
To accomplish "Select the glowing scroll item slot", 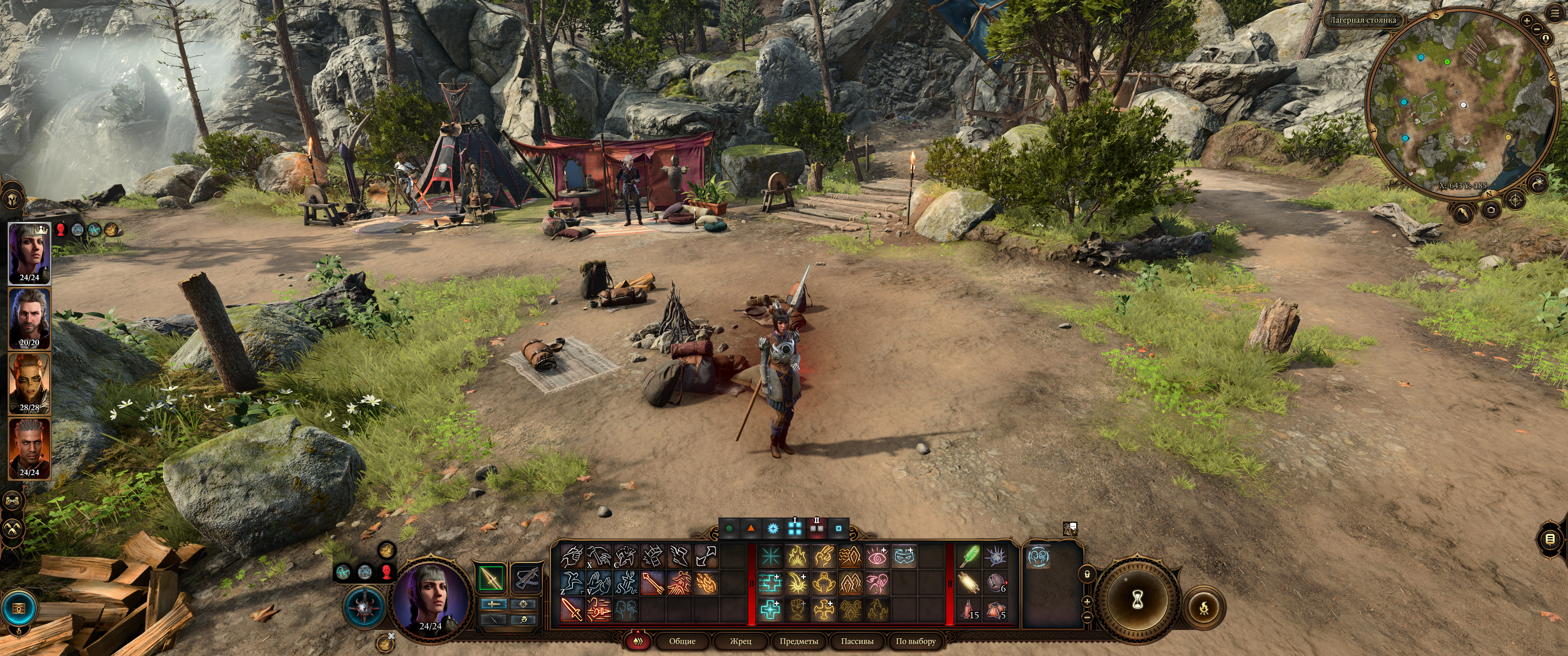I will [x=969, y=583].
